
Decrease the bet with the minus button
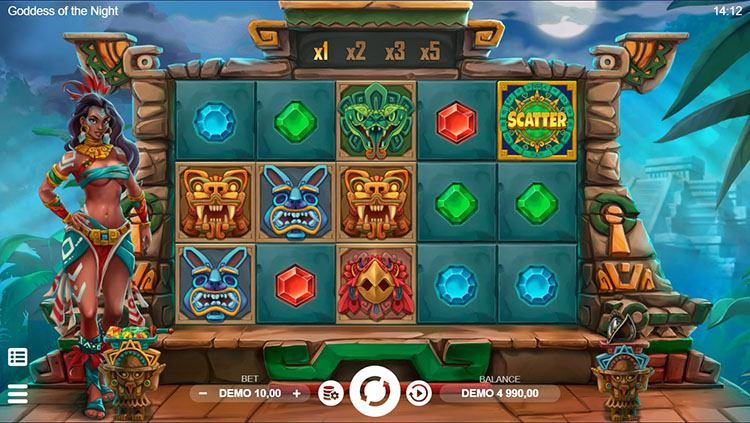pos(203,394)
